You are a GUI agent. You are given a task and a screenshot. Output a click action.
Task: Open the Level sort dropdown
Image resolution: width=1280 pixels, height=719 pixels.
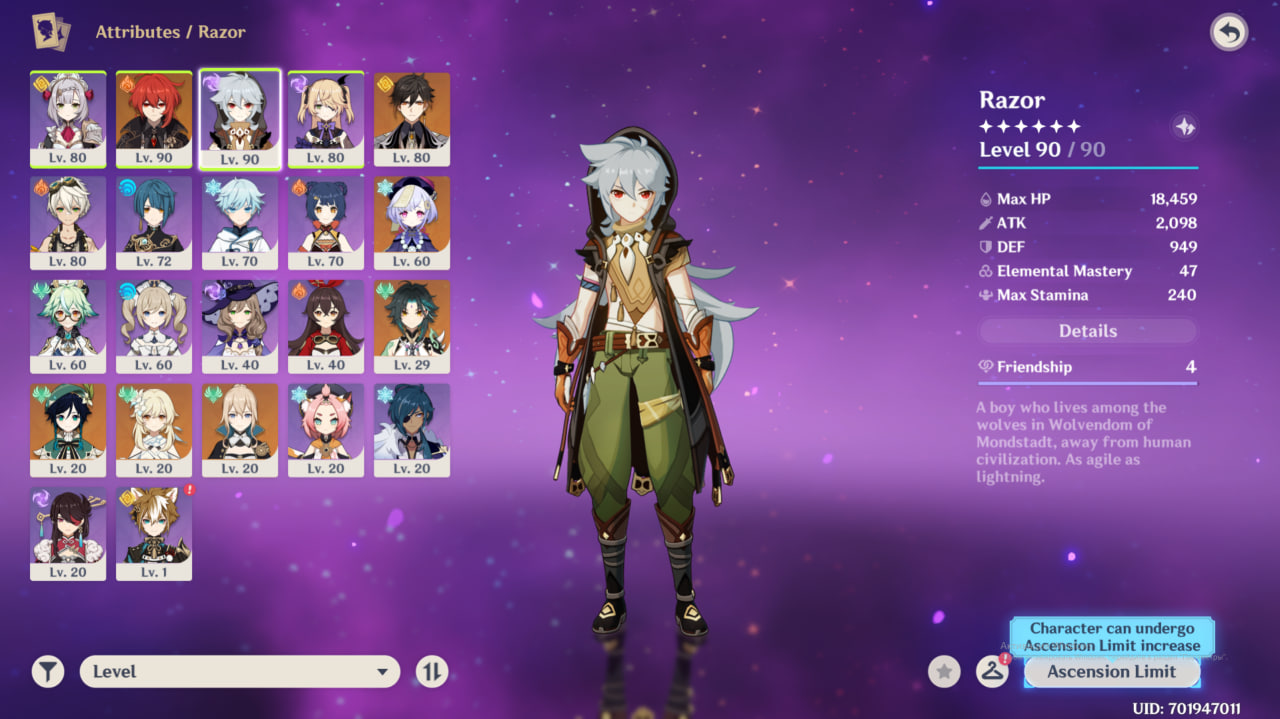(240, 672)
